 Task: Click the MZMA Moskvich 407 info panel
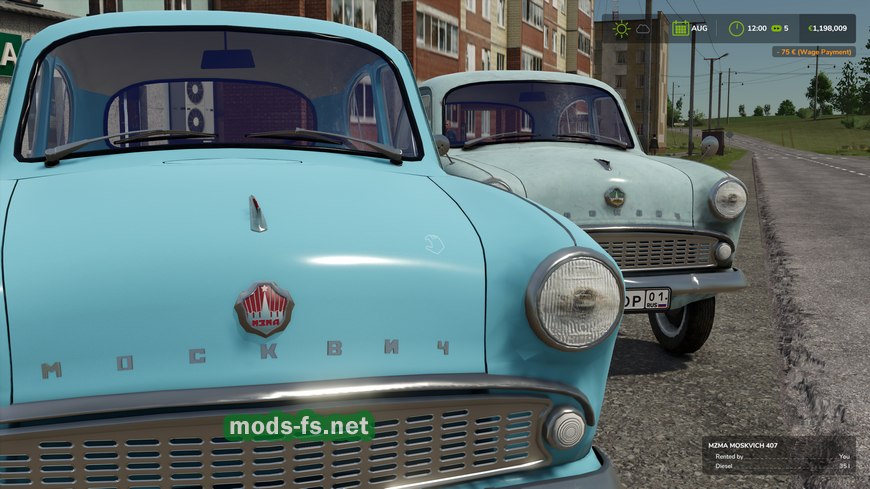778,455
